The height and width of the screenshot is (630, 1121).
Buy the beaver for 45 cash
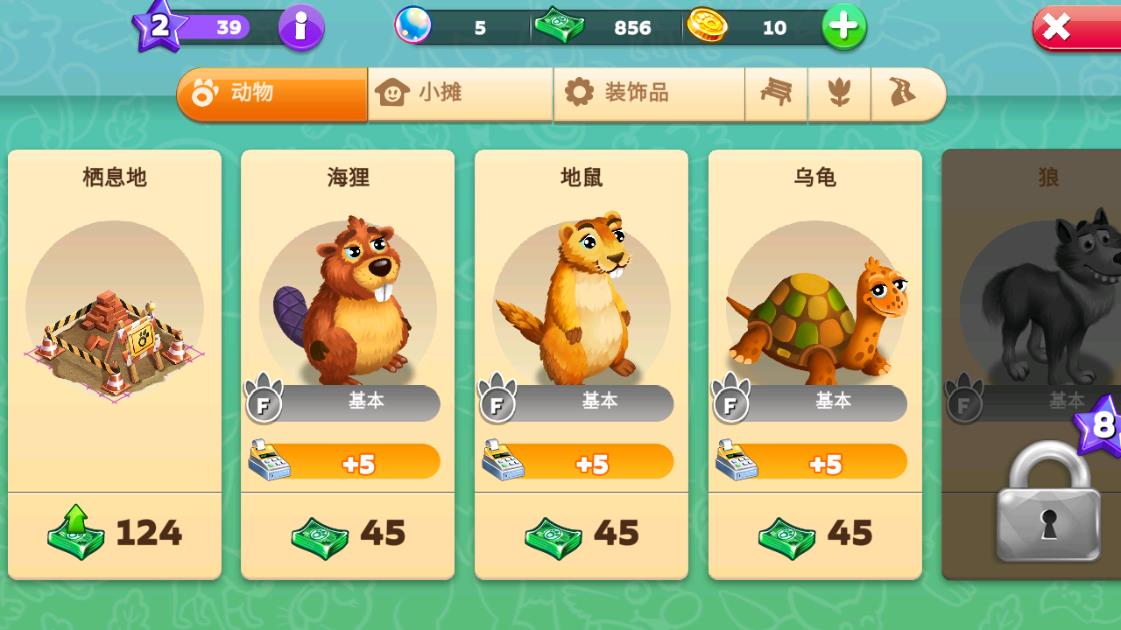[348, 534]
